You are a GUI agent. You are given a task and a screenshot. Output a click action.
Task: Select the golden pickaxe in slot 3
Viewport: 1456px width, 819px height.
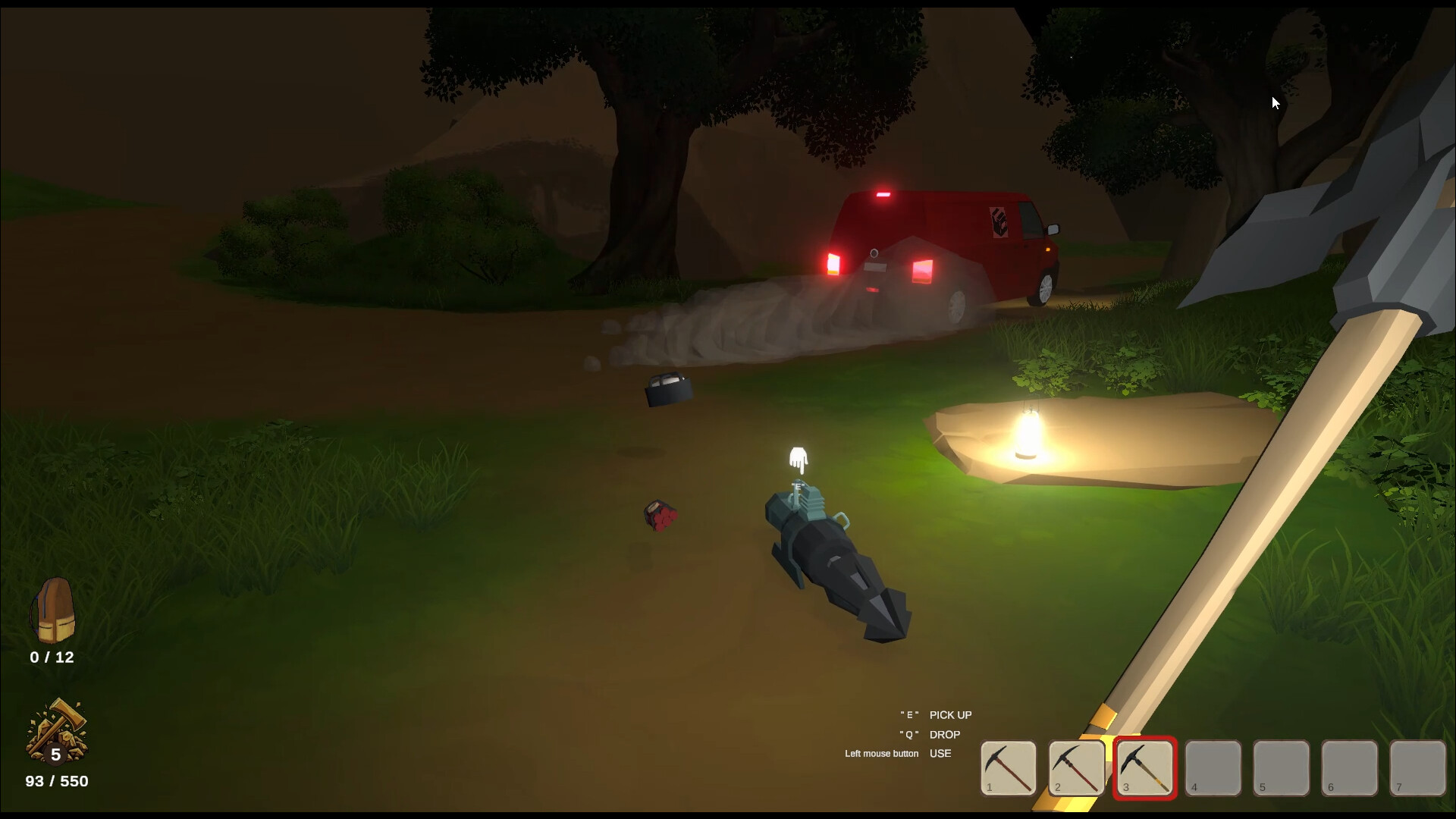(1144, 768)
